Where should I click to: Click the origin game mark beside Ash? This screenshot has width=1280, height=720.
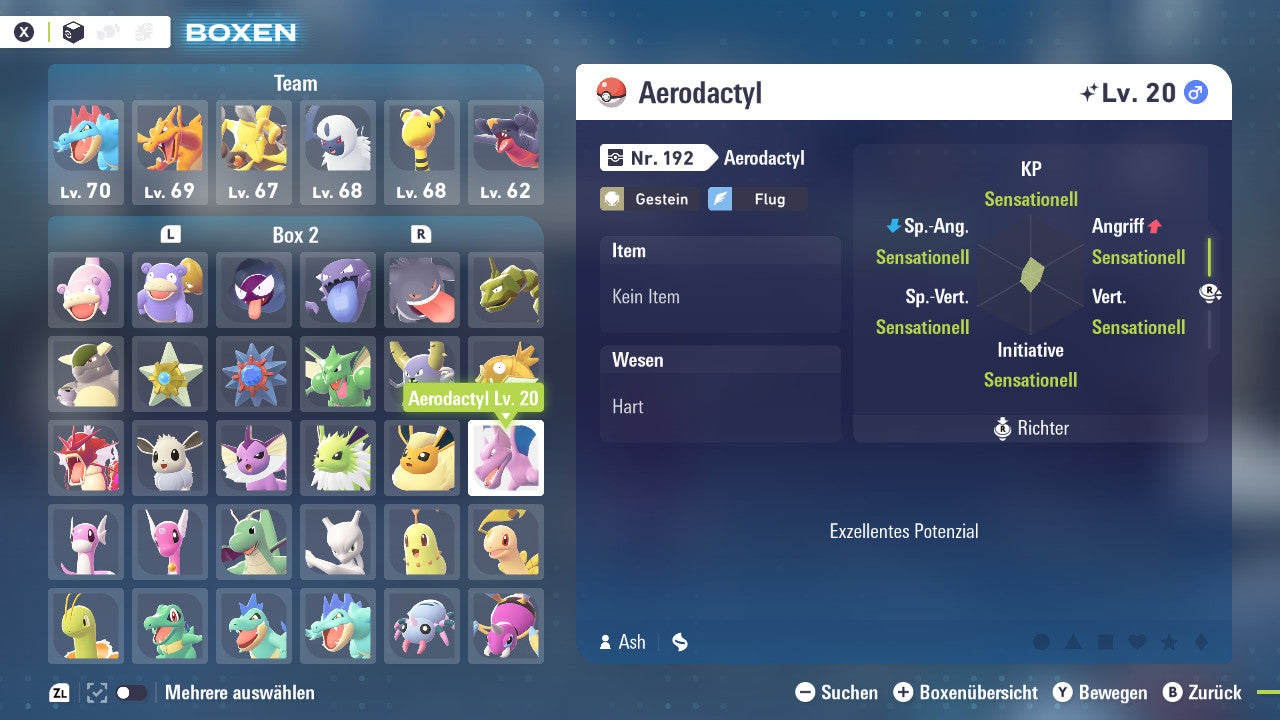pyautogui.click(x=680, y=643)
